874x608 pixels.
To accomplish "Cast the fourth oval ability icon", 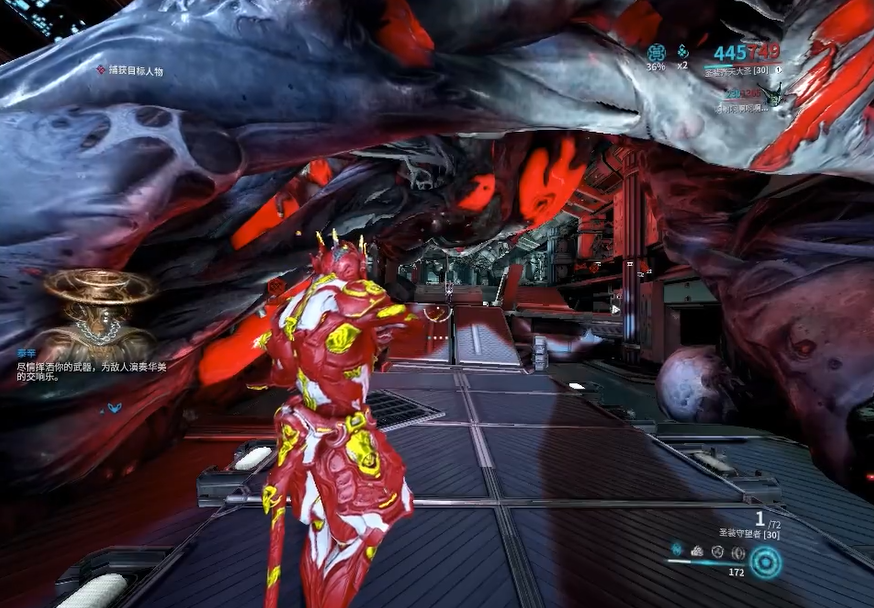I will [x=737, y=551].
